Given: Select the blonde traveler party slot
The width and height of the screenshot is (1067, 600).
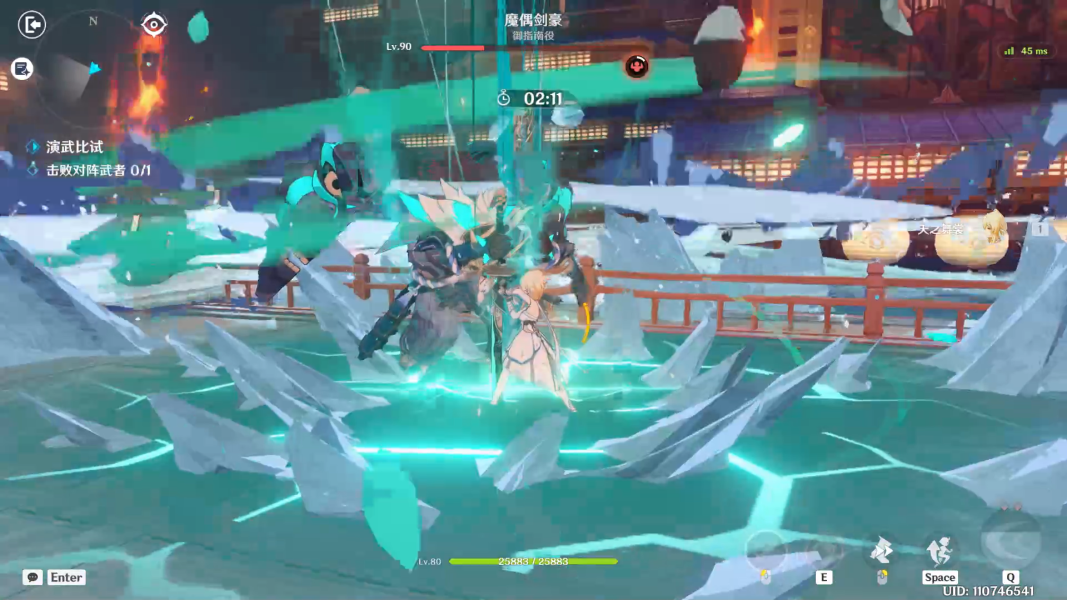Looking at the screenshot, I should (990, 228).
